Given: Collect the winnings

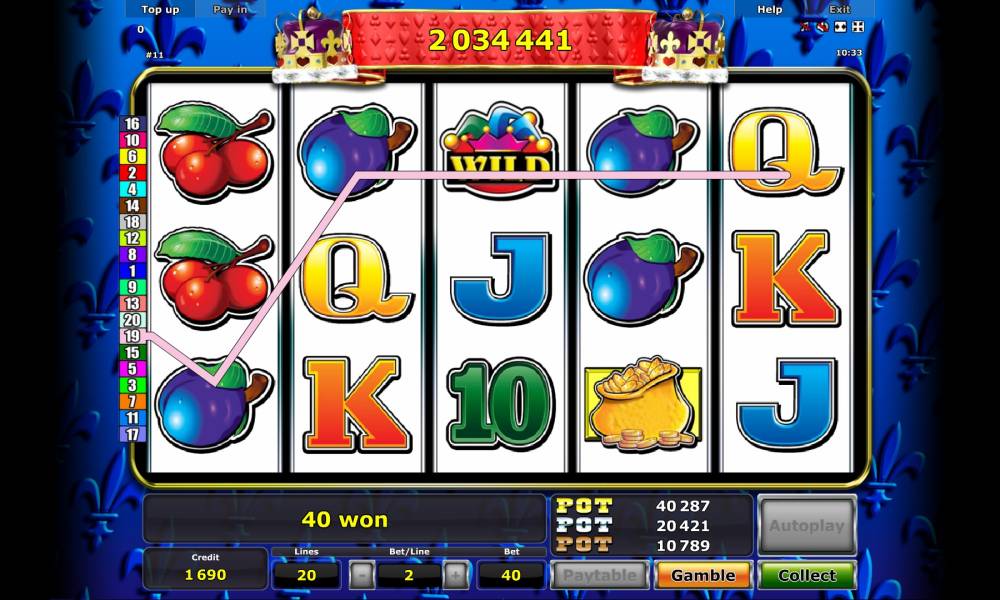Looking at the screenshot, I should pyautogui.click(x=807, y=575).
